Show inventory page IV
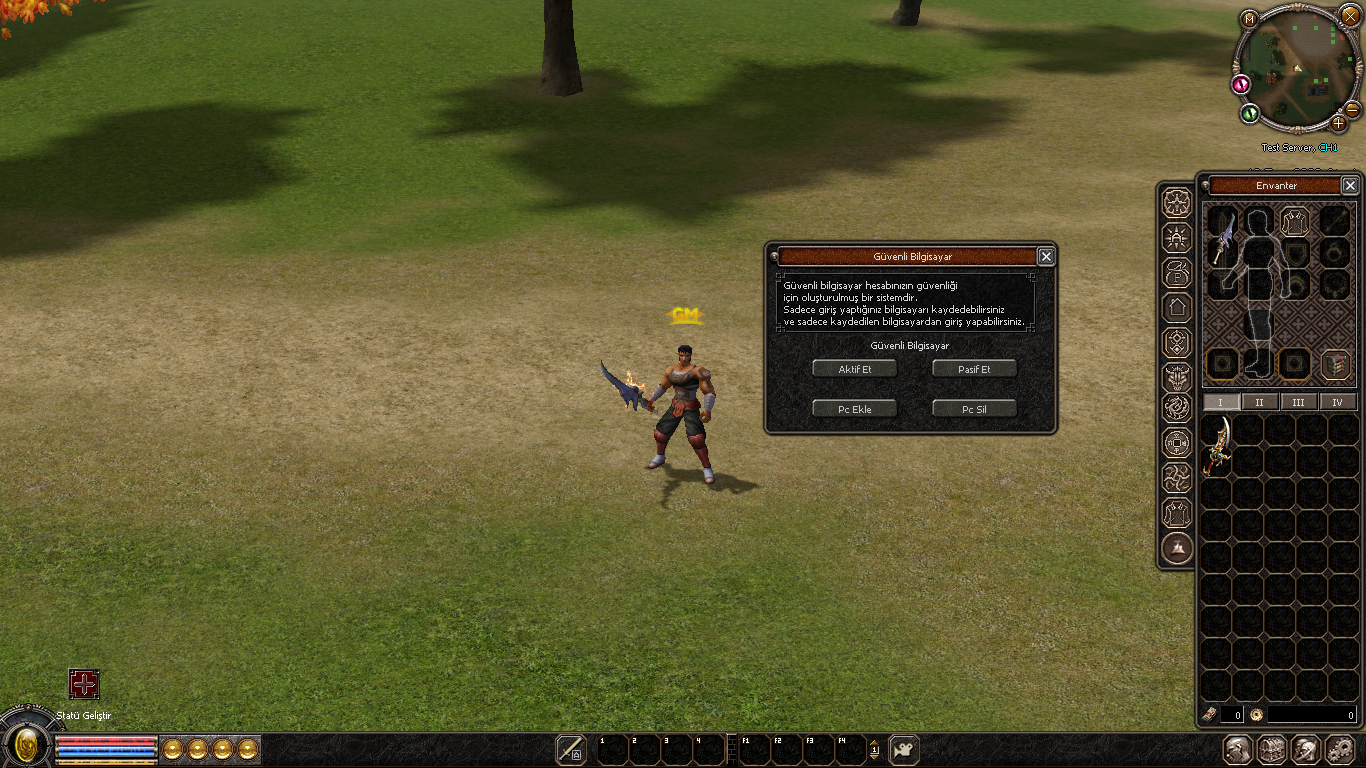The width and height of the screenshot is (1366, 768). pos(1337,402)
